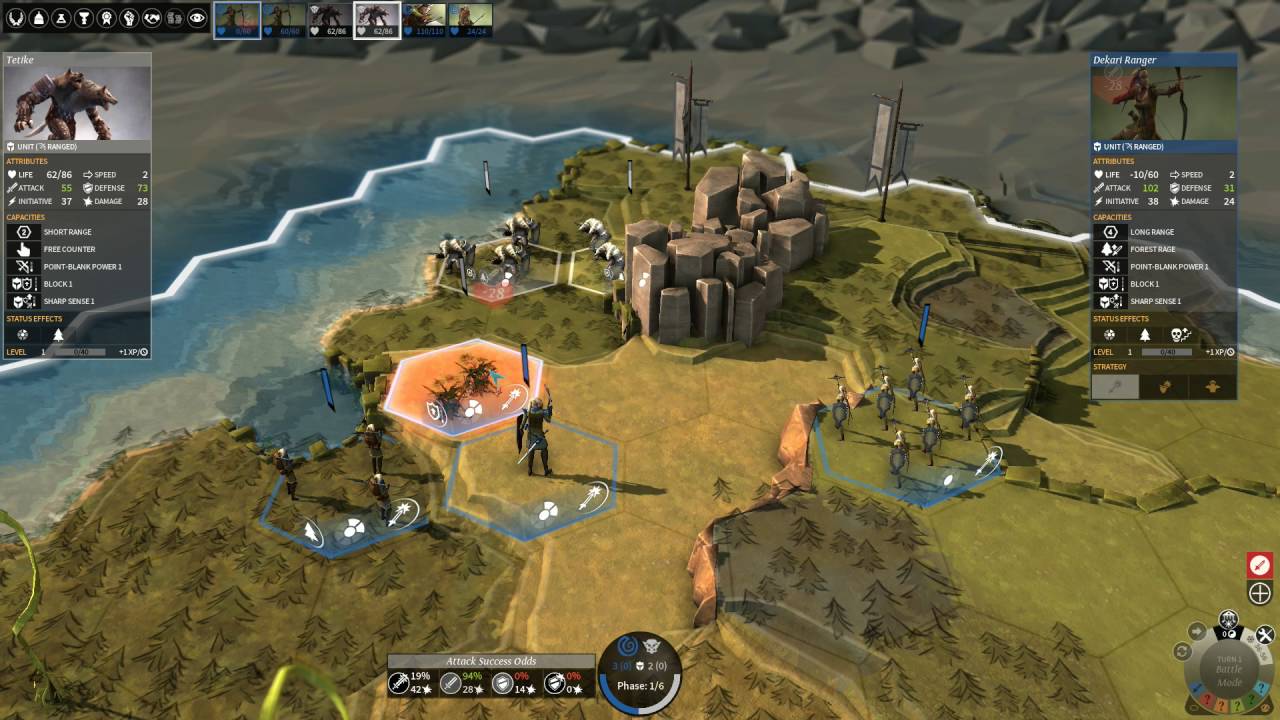
Task: Select the ranger portrait showing 60/60 life
Action: tap(283, 19)
